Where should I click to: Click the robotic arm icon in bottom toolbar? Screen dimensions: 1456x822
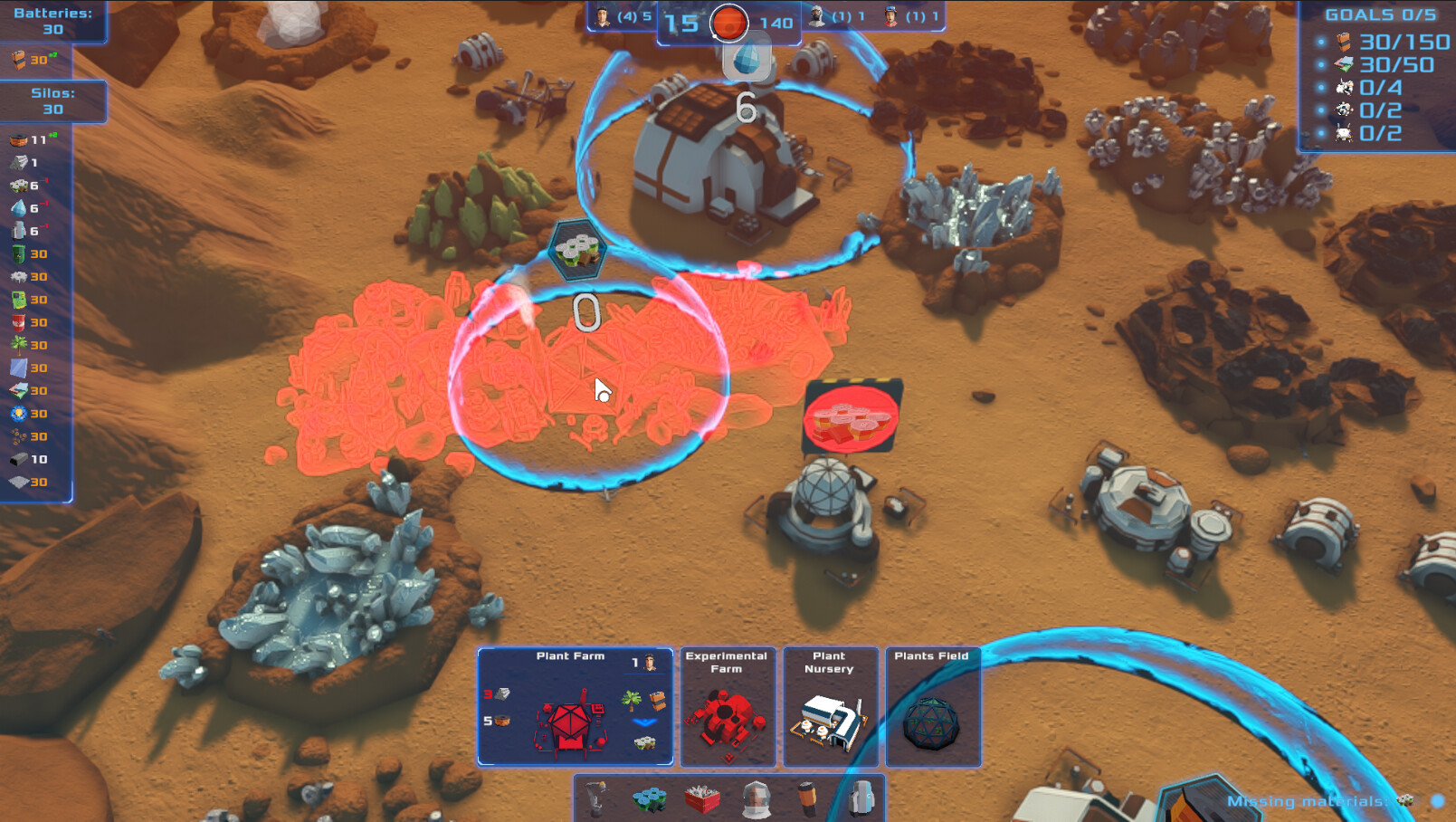[x=596, y=798]
